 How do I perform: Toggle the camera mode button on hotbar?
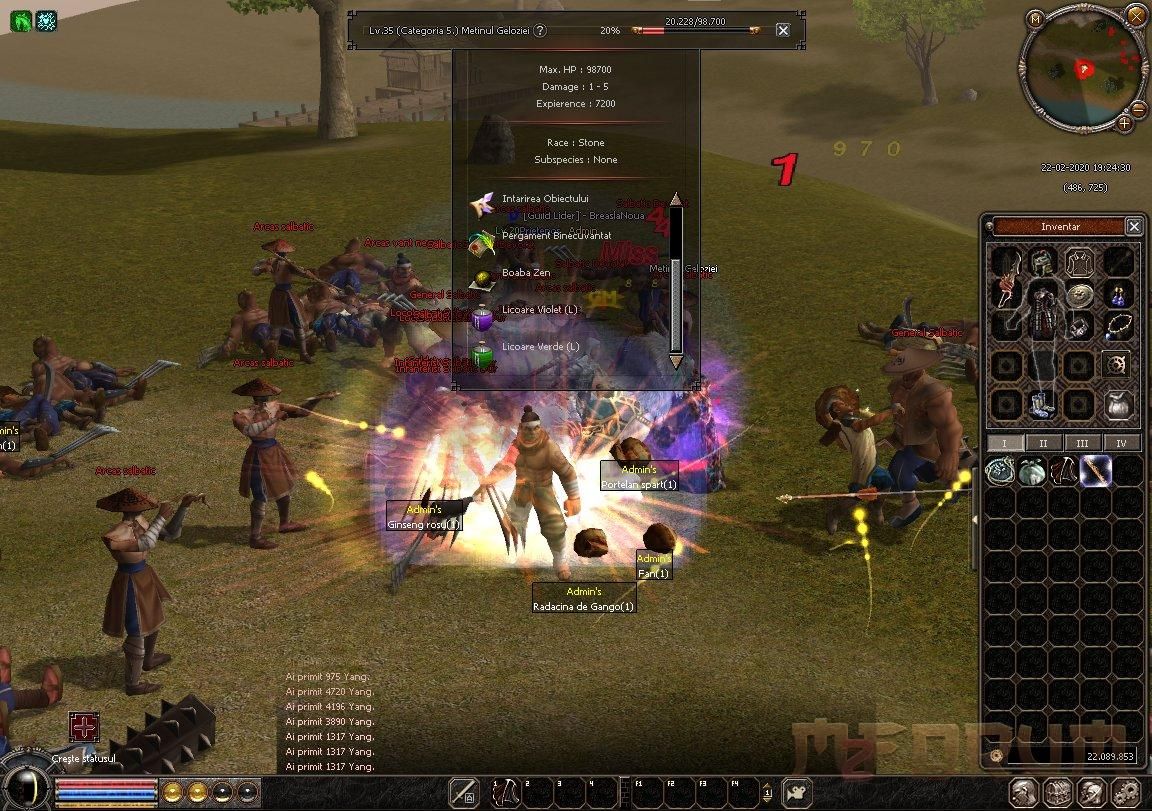tap(796, 792)
